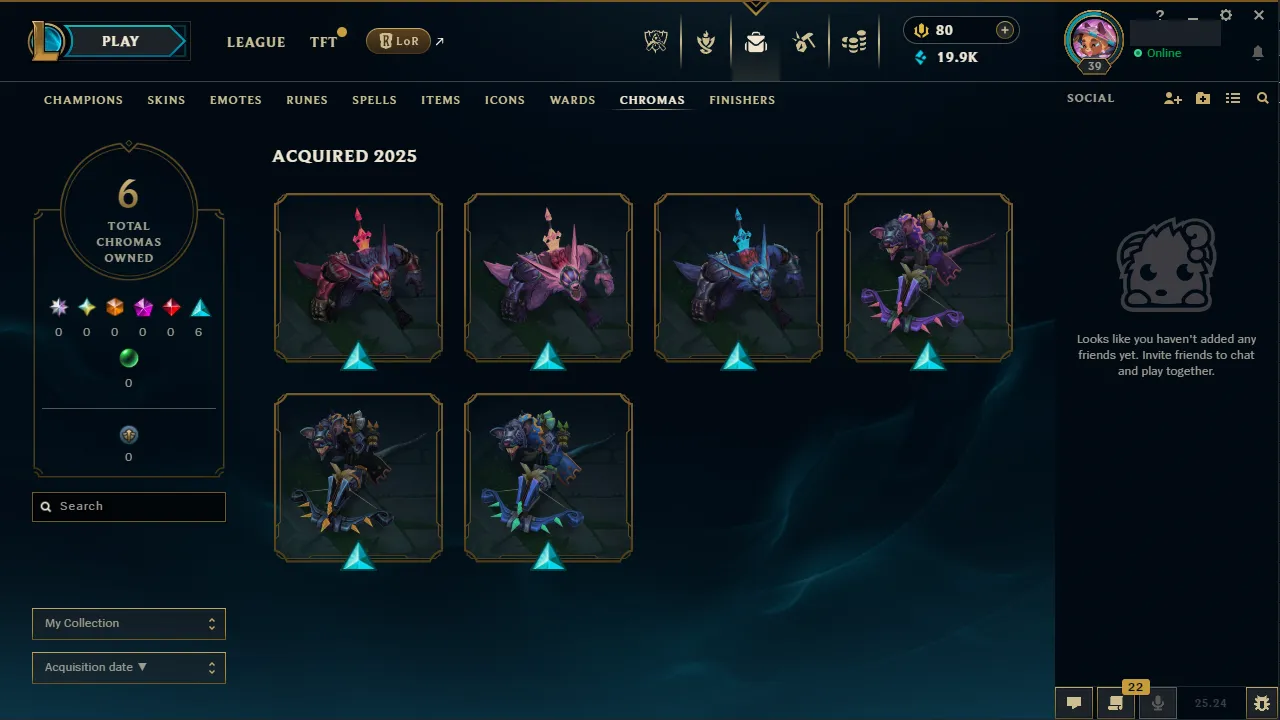Open the event hub pickaxe icon

804,41
